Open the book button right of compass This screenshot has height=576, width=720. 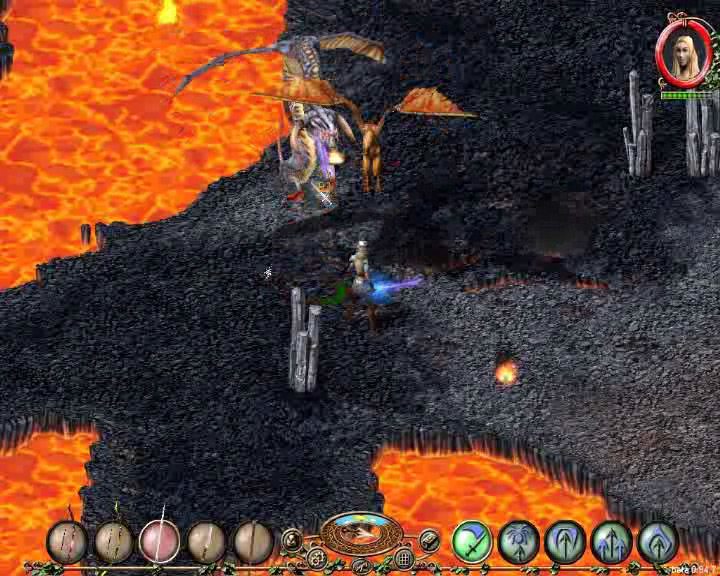click(x=429, y=540)
